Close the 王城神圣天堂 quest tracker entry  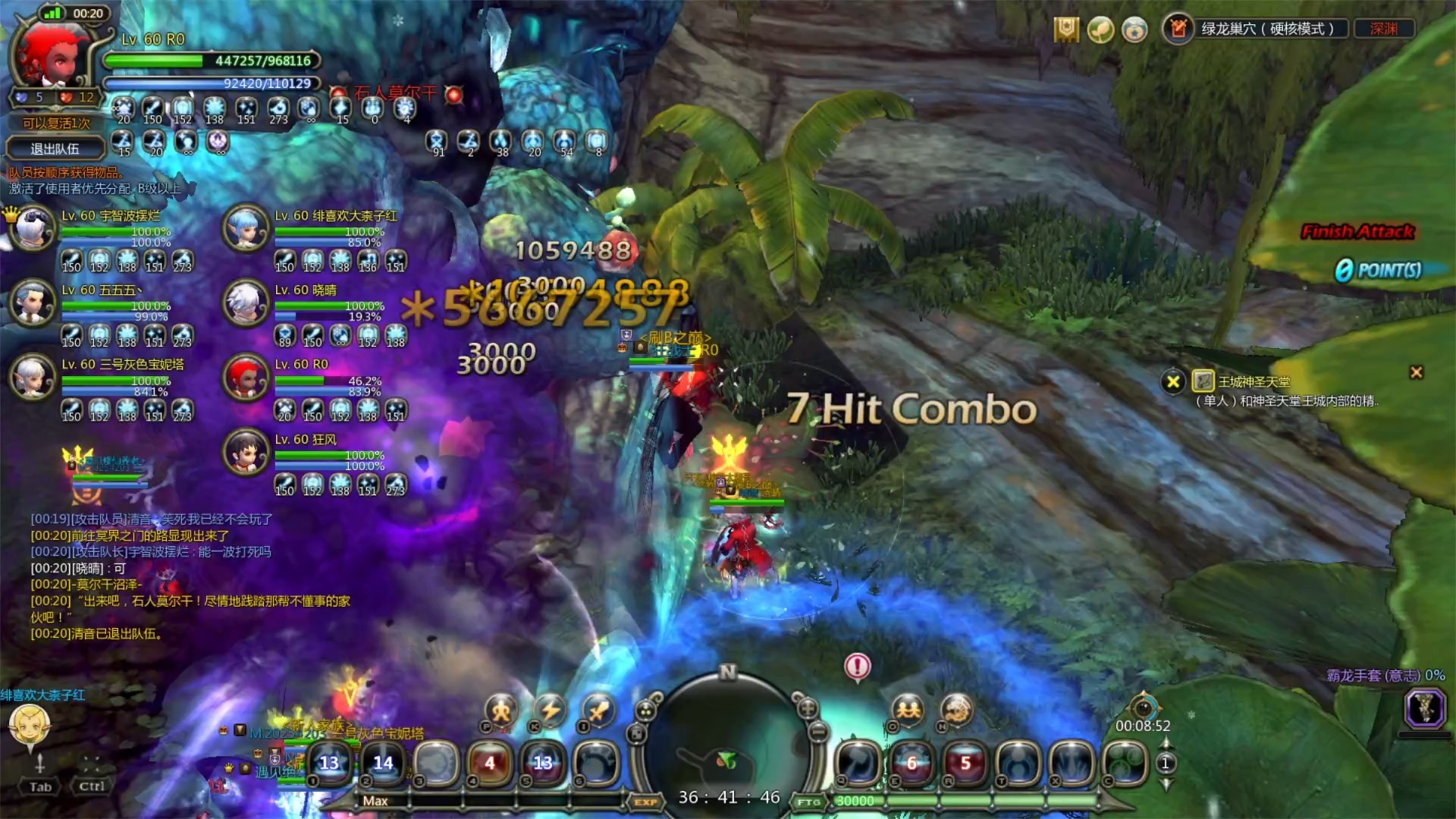(x=1172, y=381)
